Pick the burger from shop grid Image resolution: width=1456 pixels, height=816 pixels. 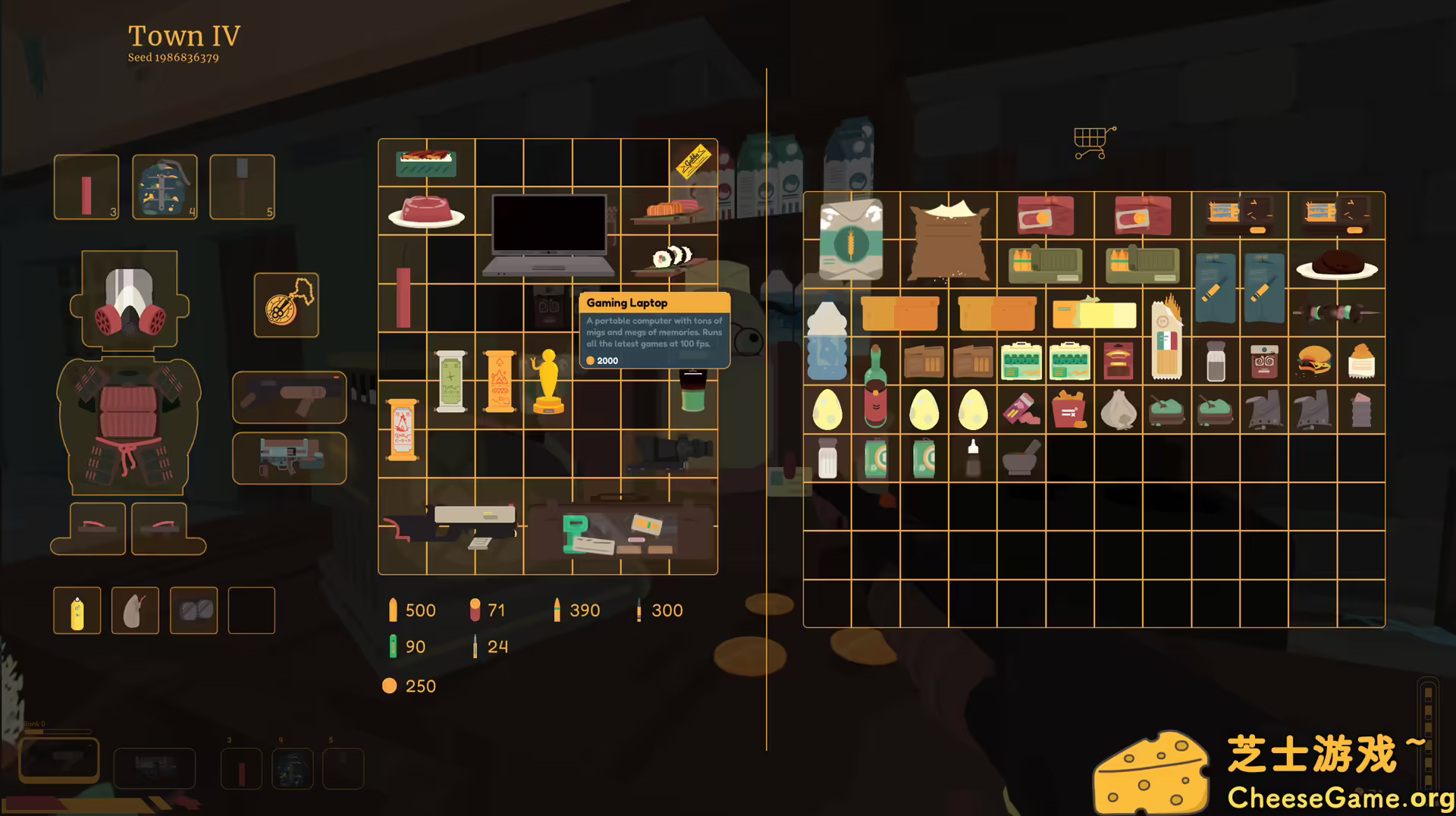(x=1313, y=362)
